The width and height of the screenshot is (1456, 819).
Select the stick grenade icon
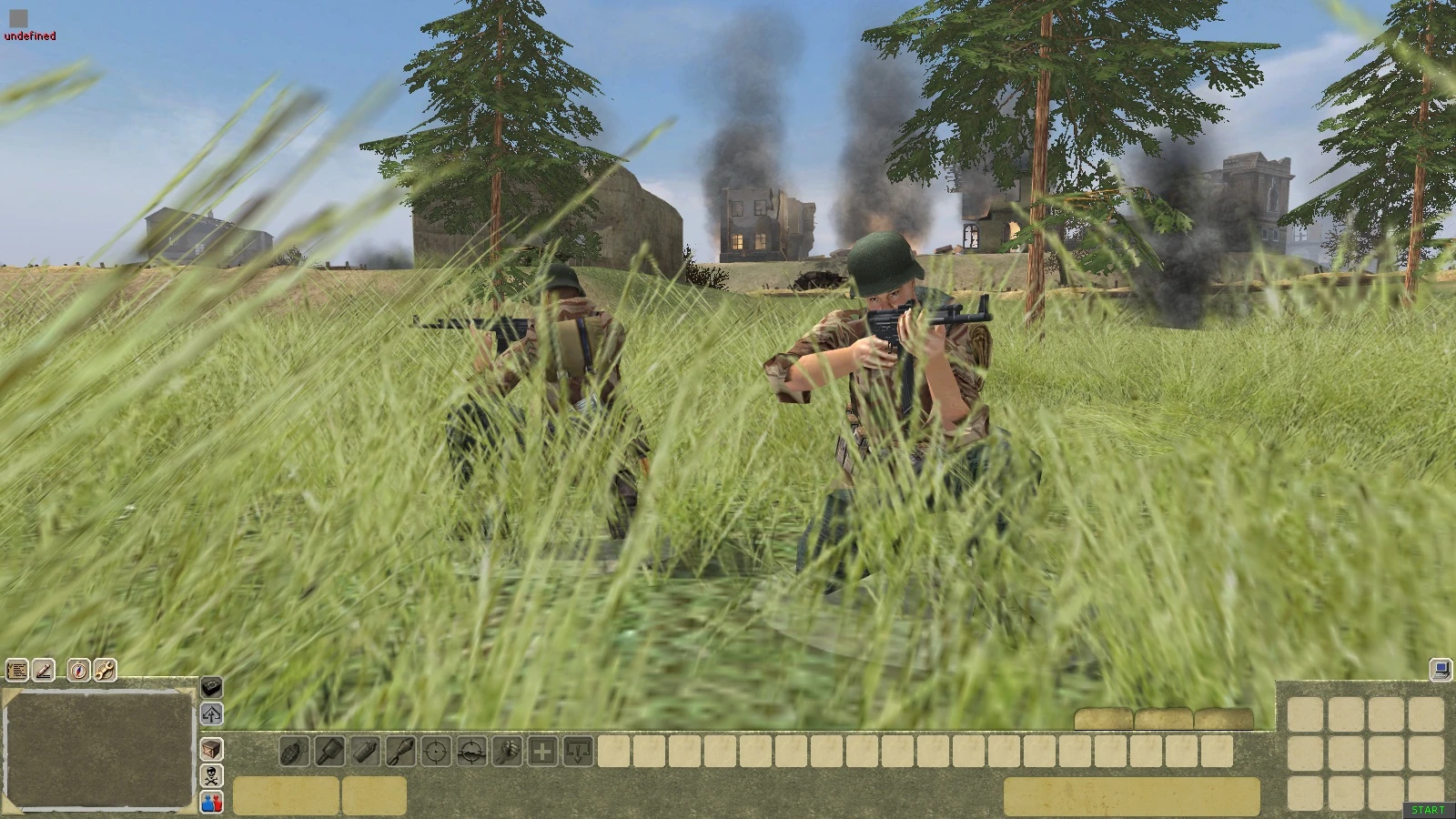point(329,753)
